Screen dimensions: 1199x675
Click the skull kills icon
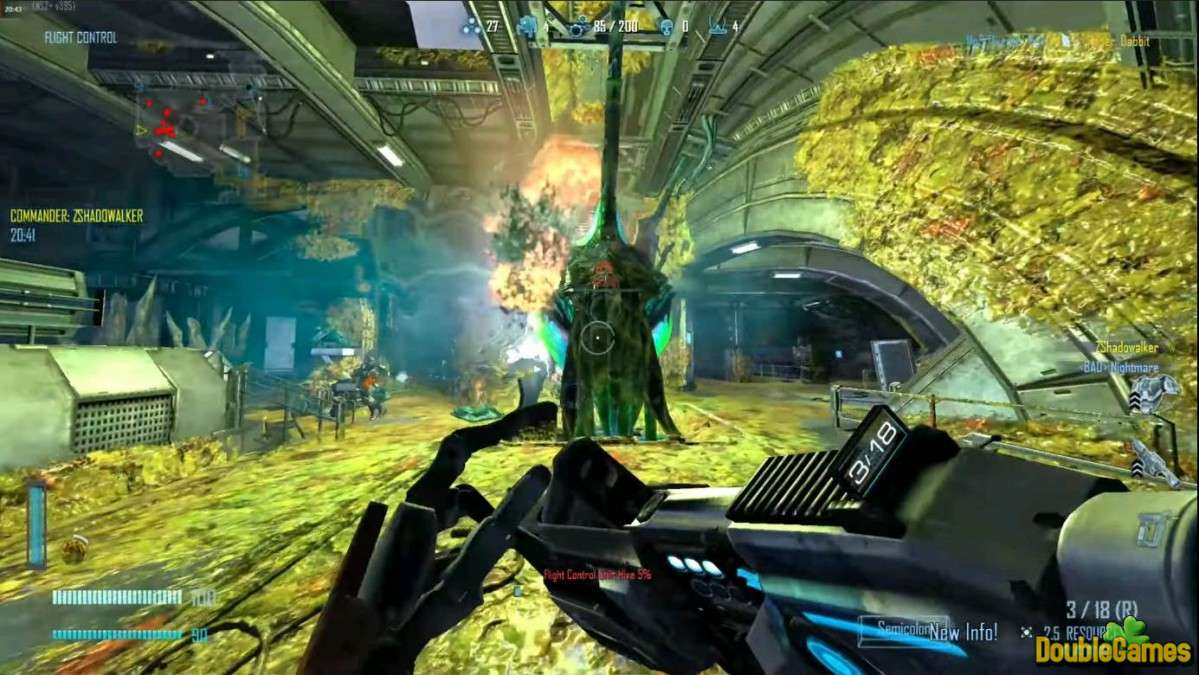(666, 26)
